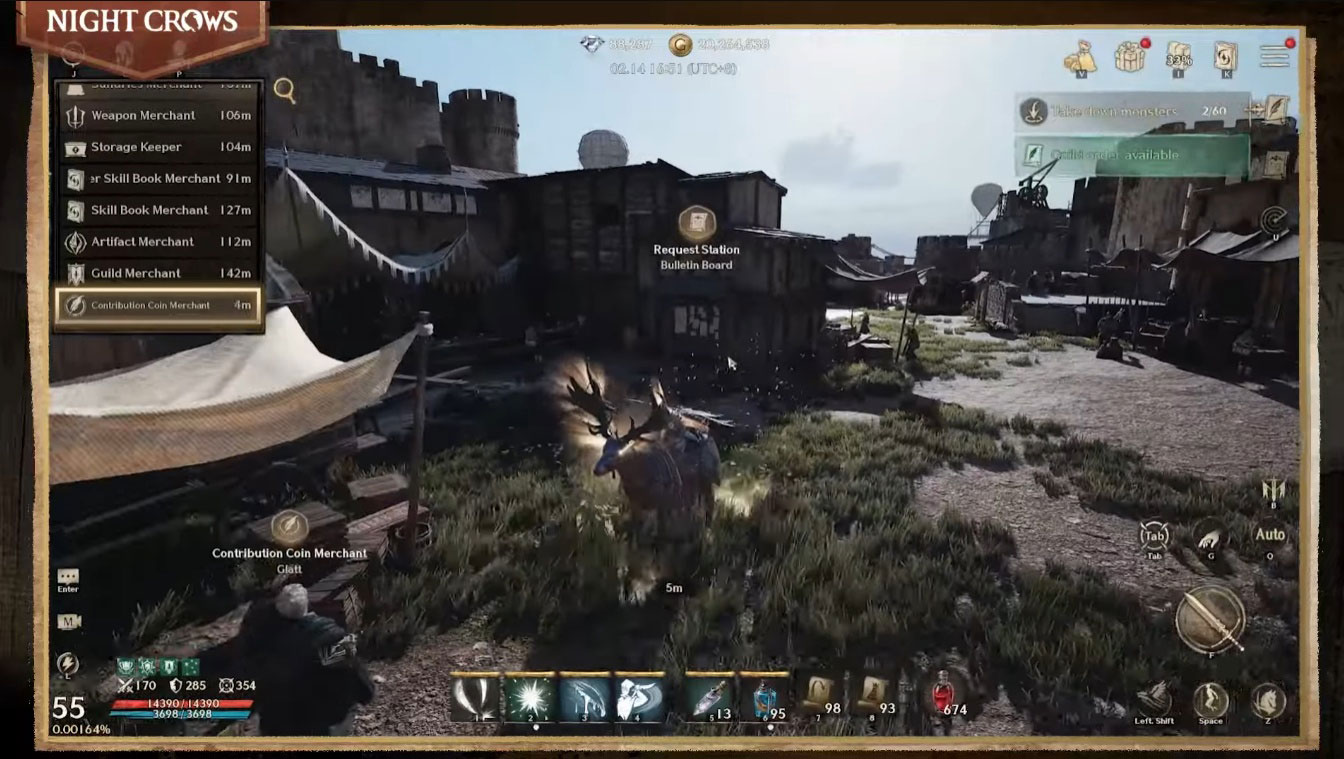Click the magnifying glass search icon
The width and height of the screenshot is (1344, 759).
pos(285,91)
